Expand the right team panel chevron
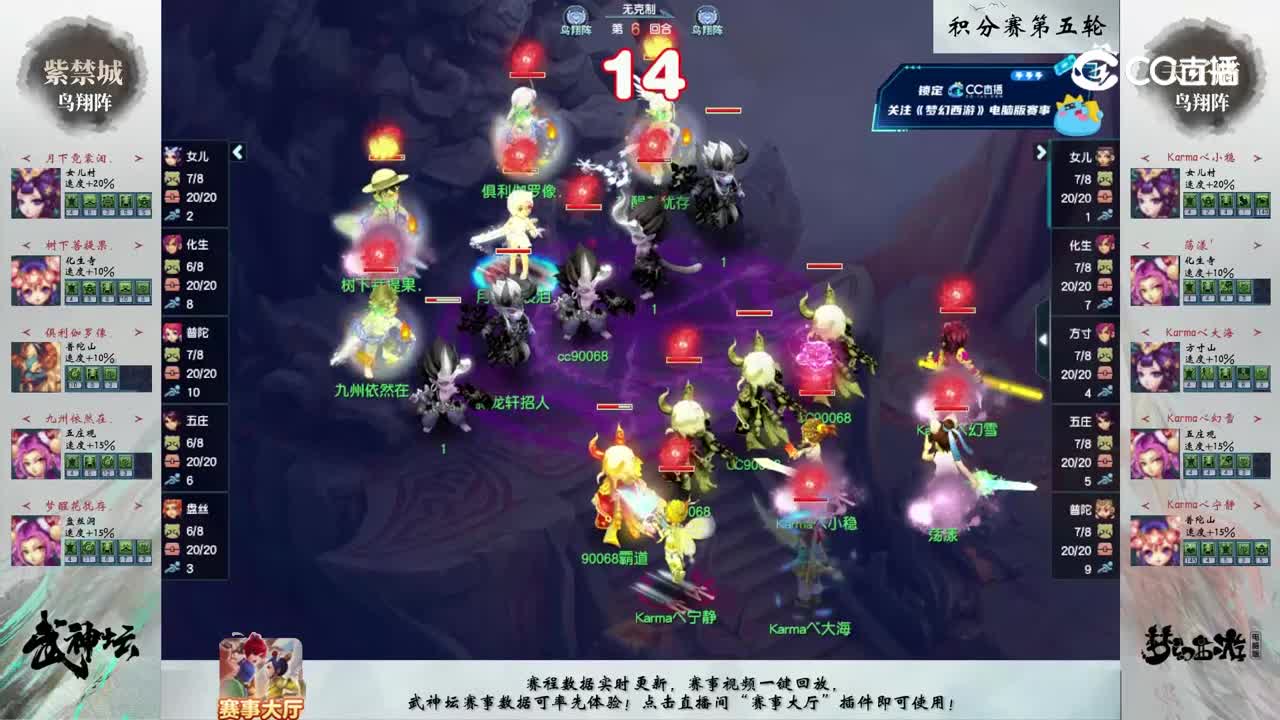This screenshot has width=1280, height=720. (x=1042, y=154)
